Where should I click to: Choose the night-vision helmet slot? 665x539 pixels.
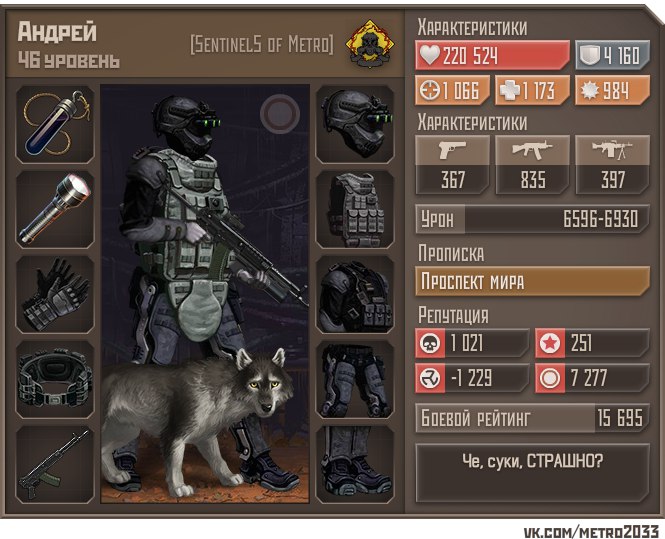(x=355, y=124)
